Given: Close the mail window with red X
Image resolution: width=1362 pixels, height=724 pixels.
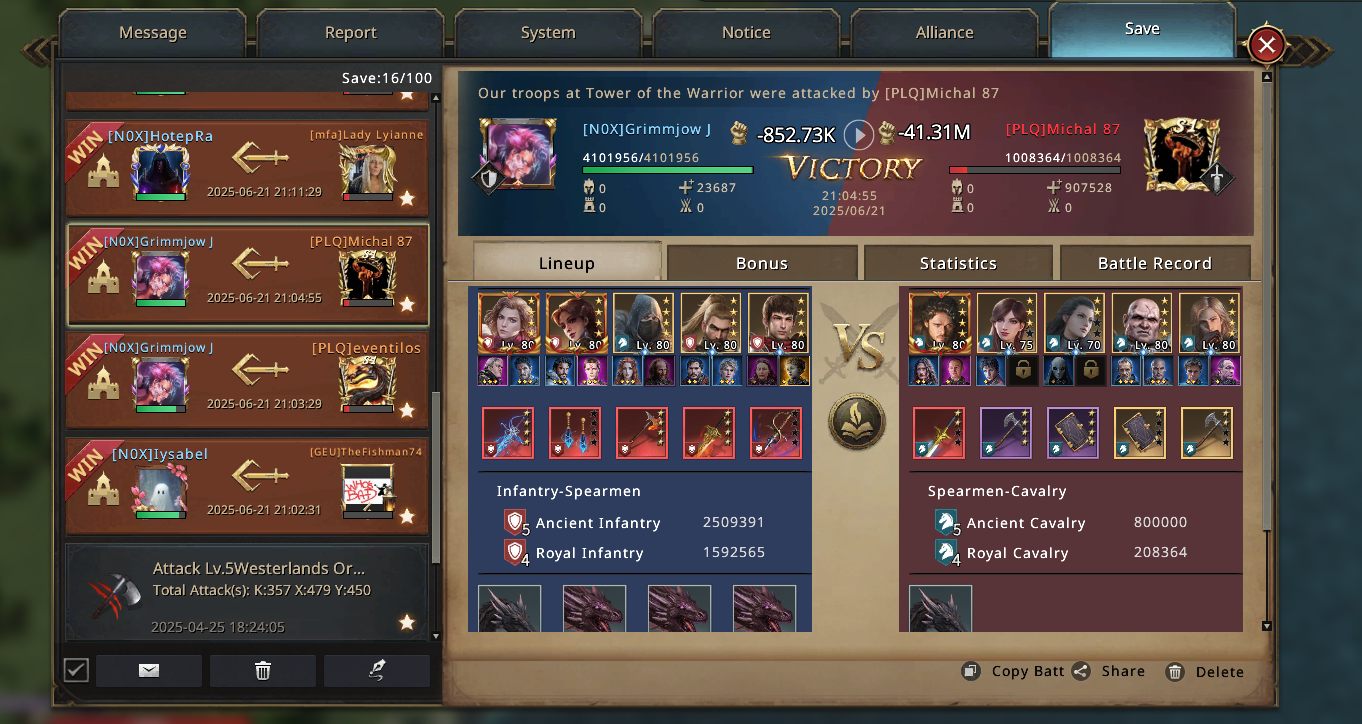Looking at the screenshot, I should point(1266,45).
